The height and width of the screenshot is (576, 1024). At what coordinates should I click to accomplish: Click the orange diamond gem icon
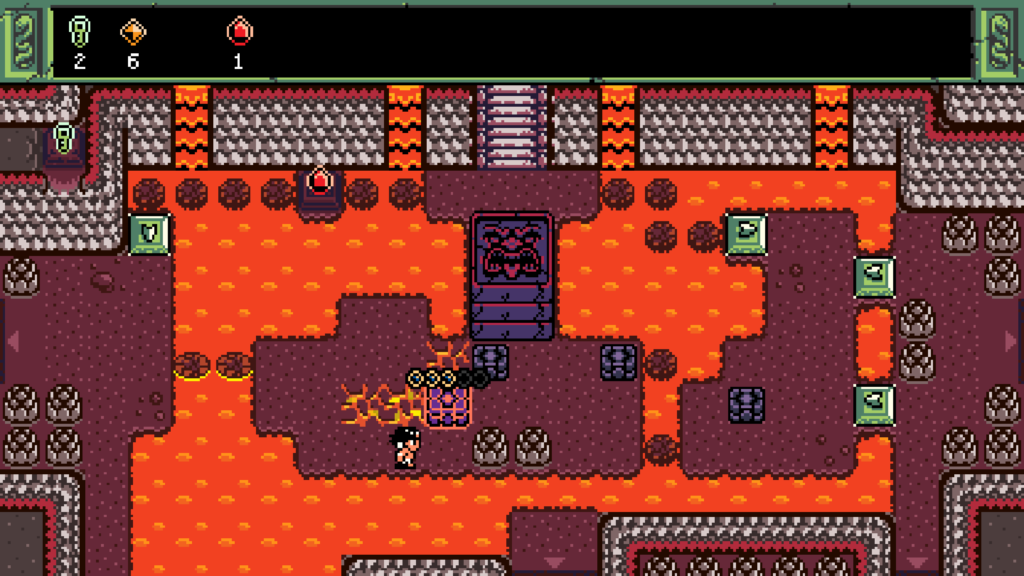tap(133, 33)
